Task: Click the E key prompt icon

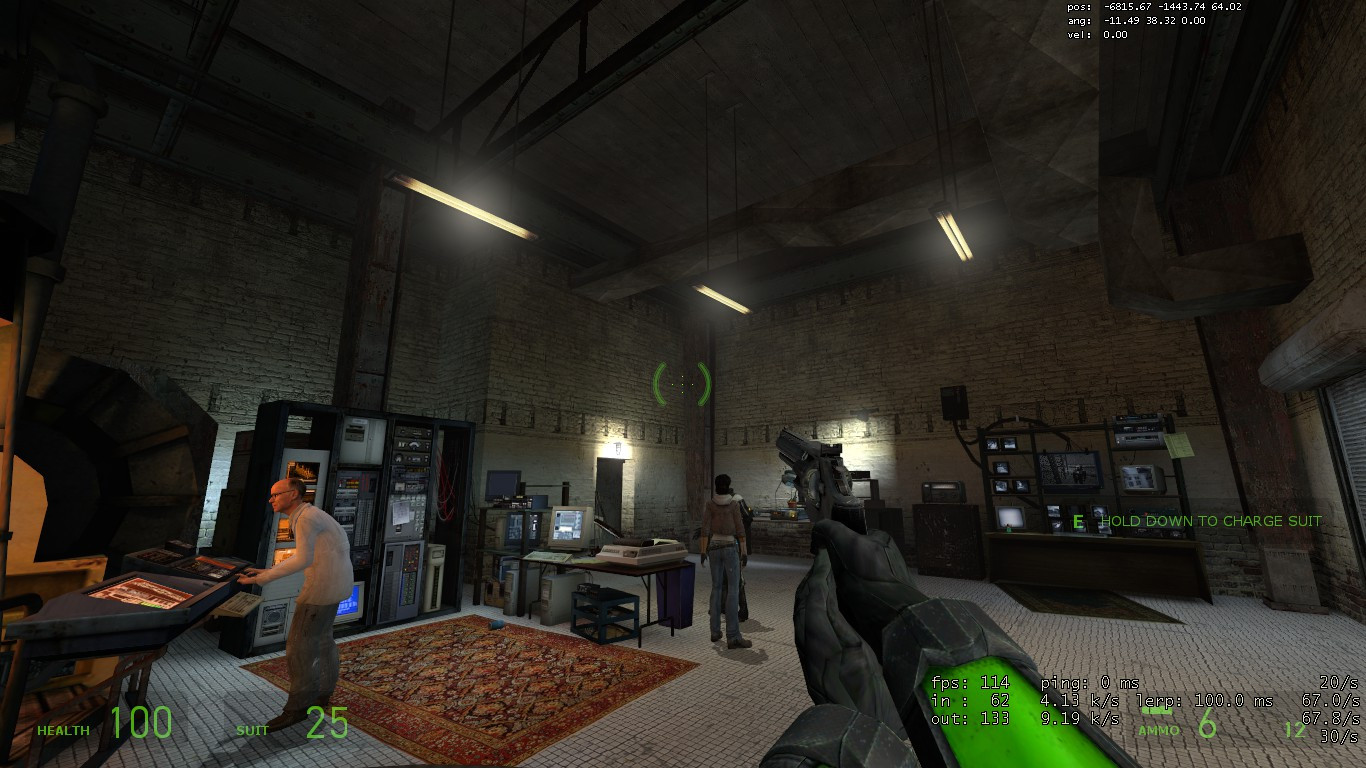Action: click(1077, 521)
